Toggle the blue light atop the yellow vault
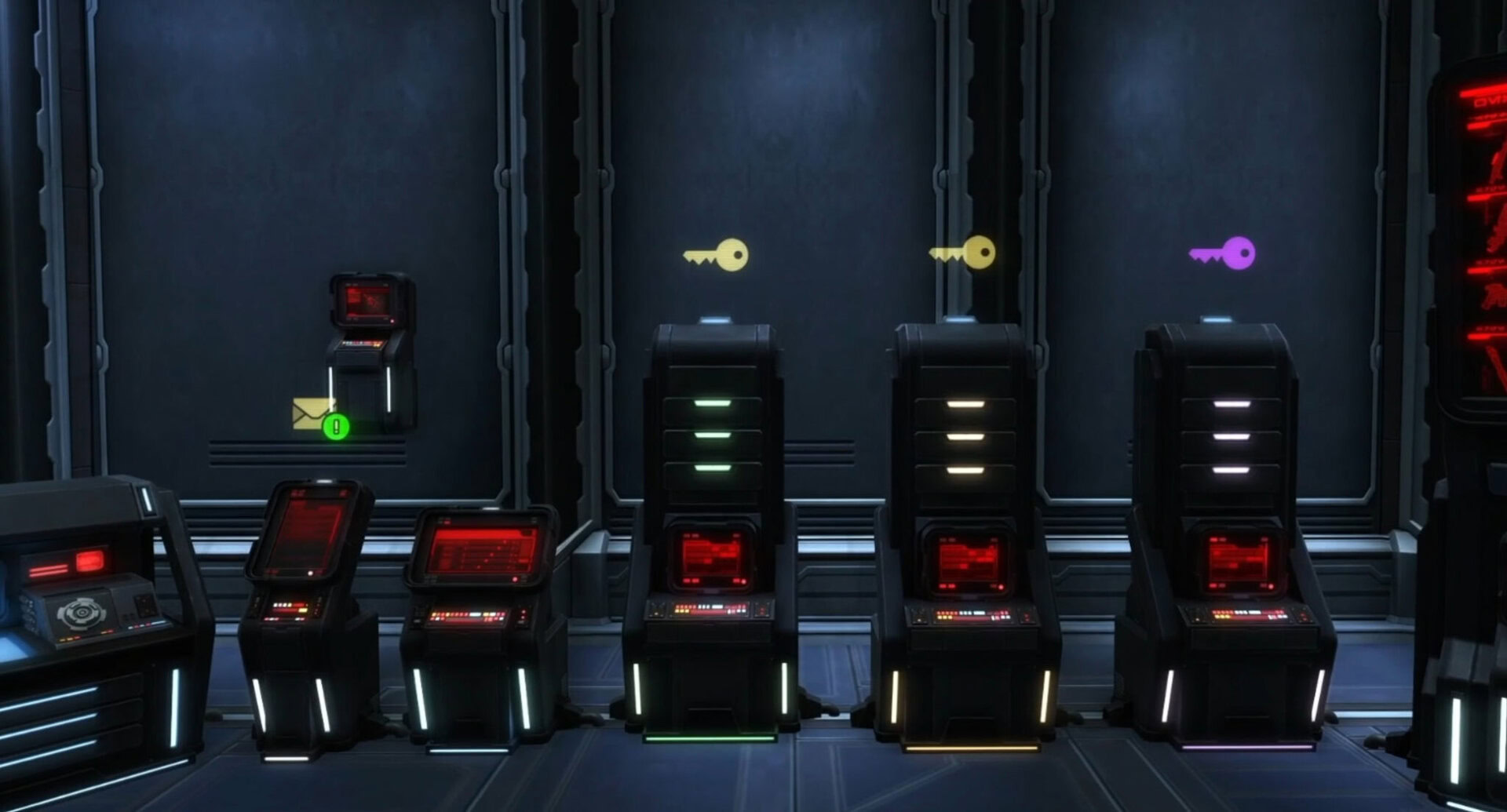Image resolution: width=1507 pixels, height=812 pixels. coord(962,319)
